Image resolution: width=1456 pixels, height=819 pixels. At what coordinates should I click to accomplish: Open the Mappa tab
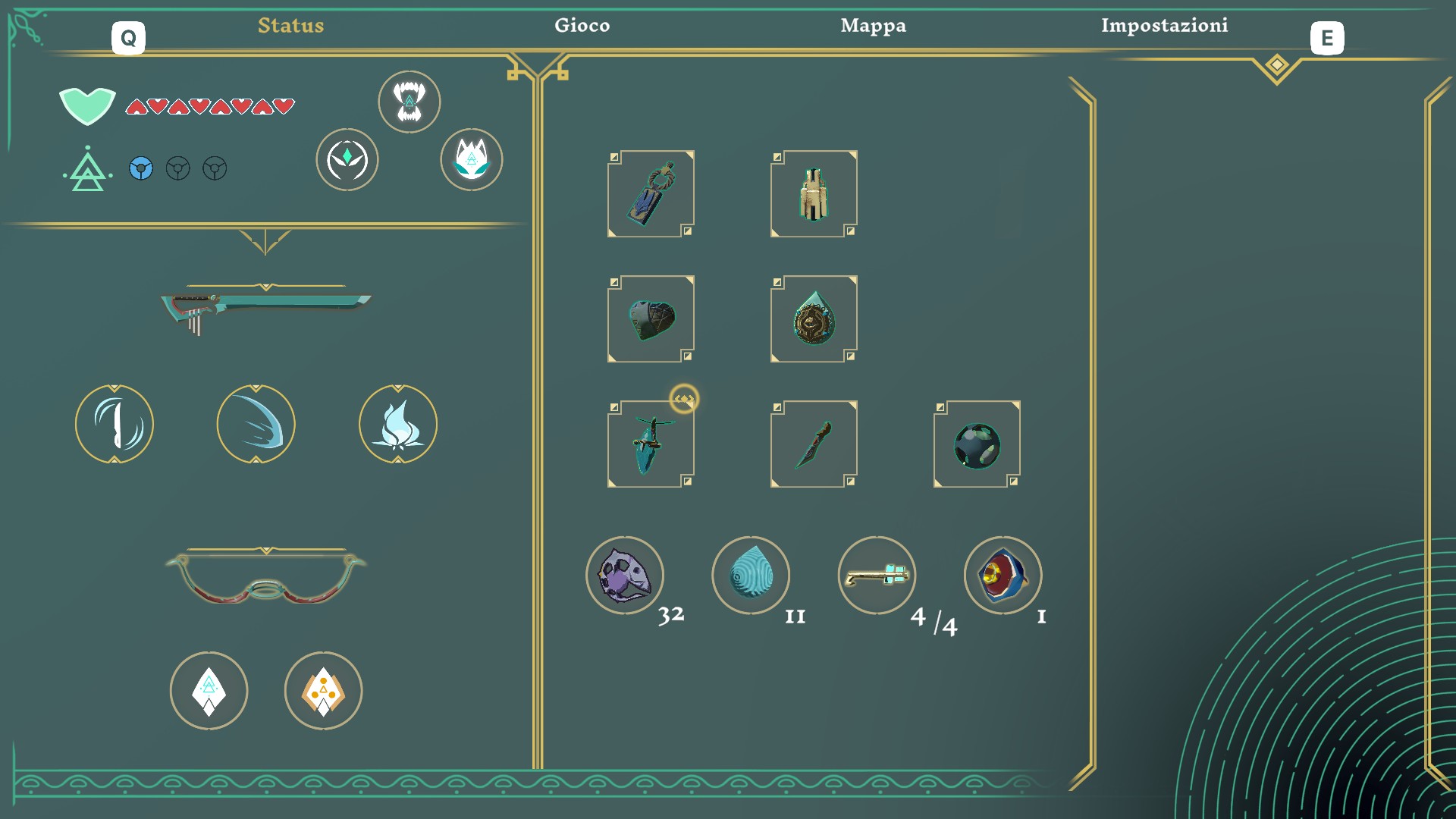[x=873, y=26]
